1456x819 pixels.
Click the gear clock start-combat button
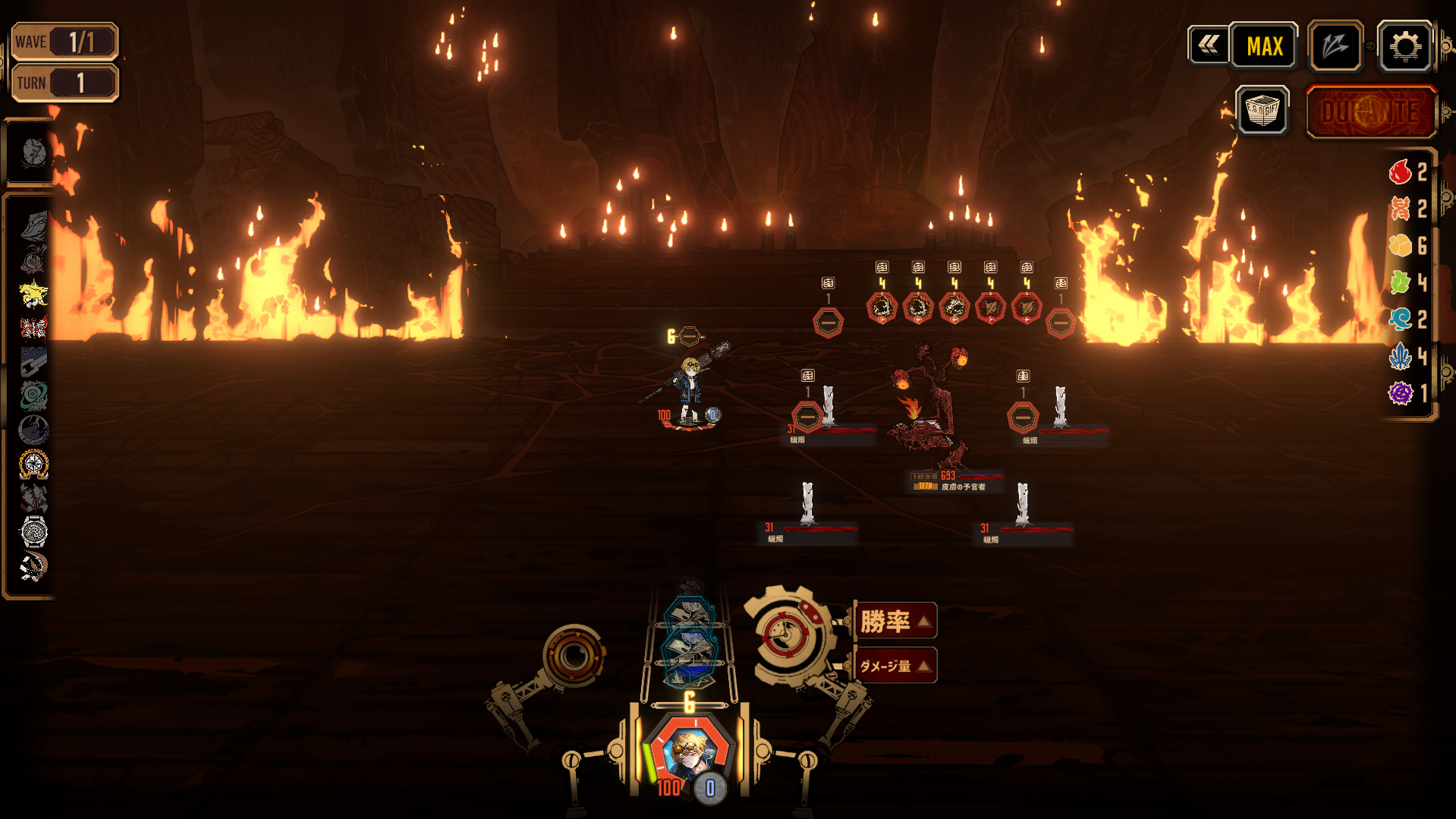[x=786, y=635]
